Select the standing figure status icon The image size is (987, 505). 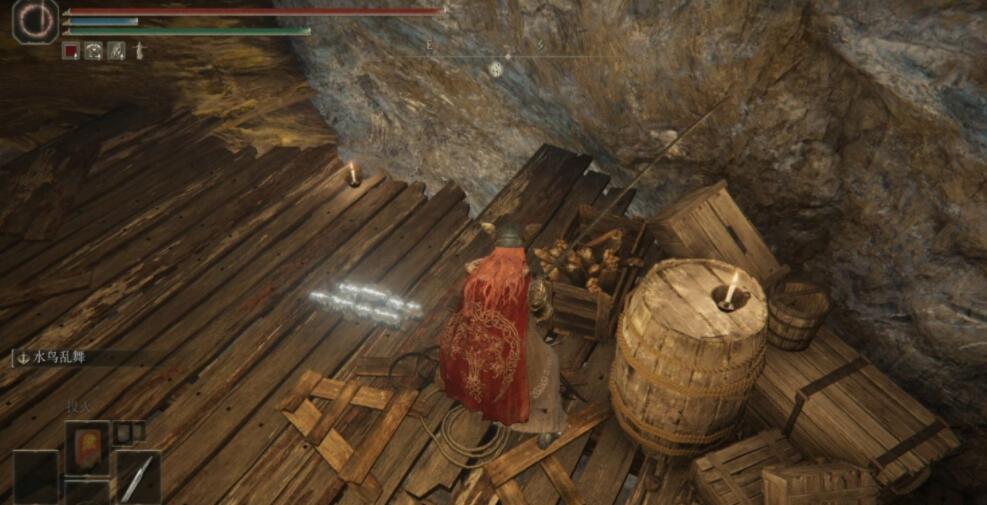(139, 50)
